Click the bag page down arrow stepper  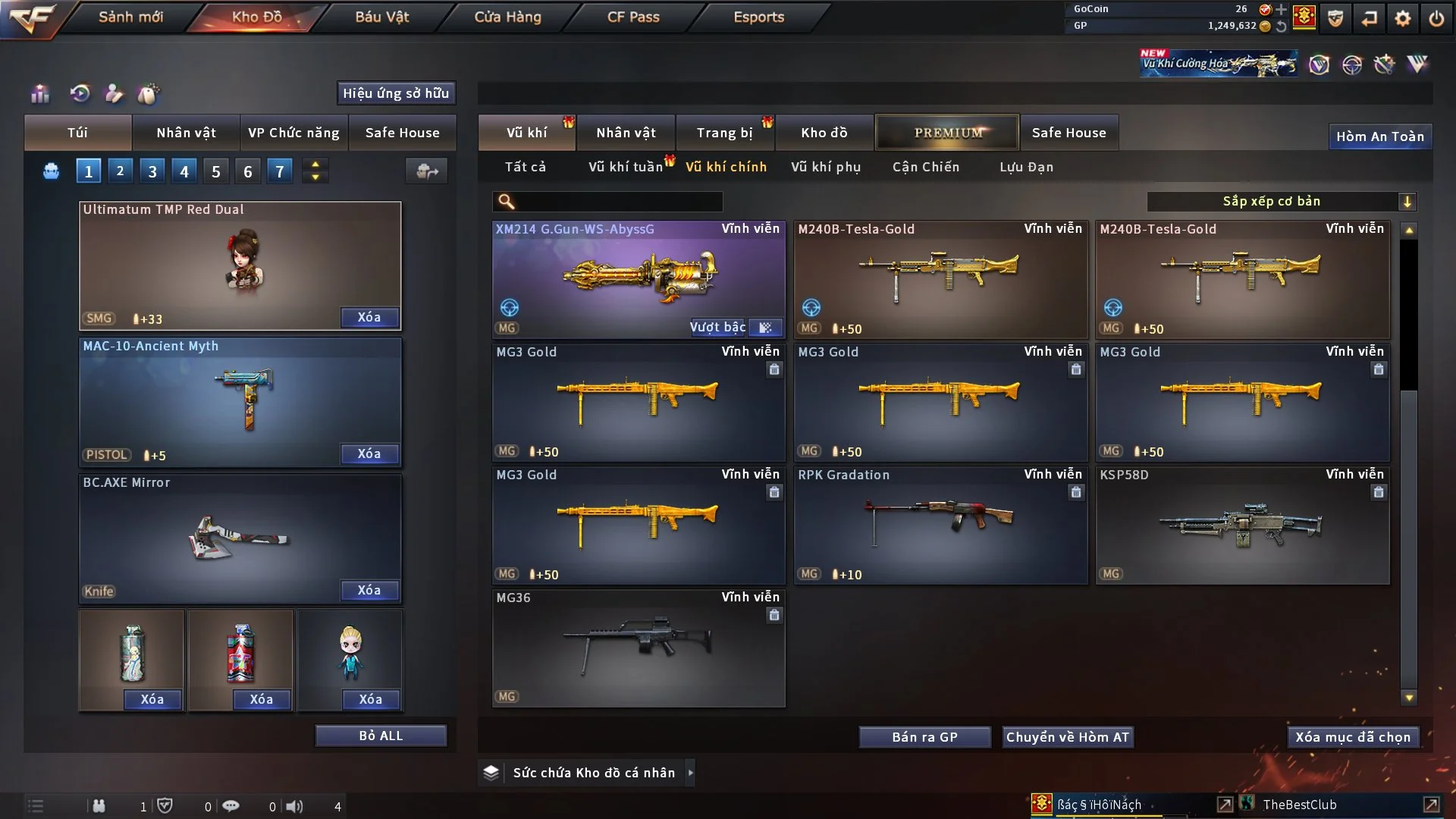[x=315, y=176]
